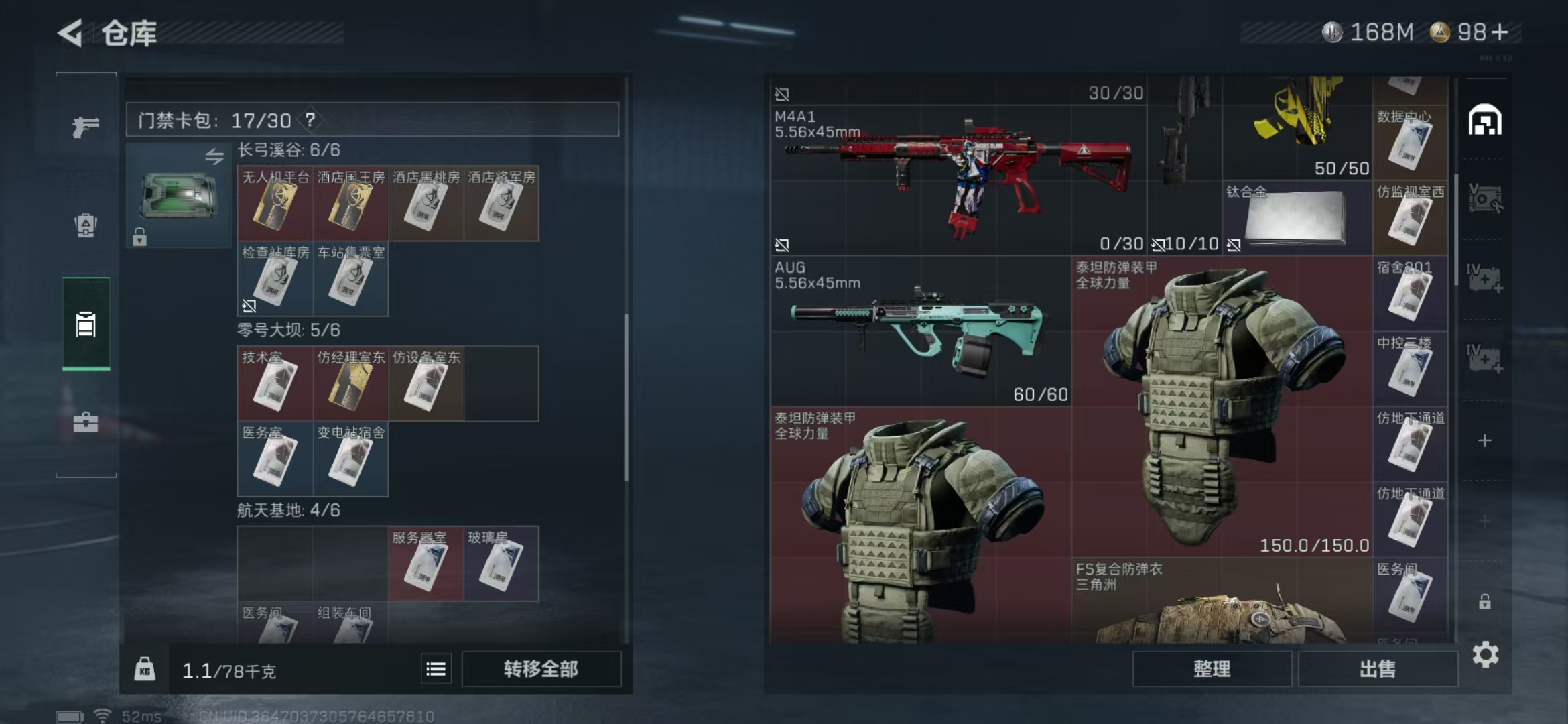Open the 出售 sell option
The width and height of the screenshot is (1568, 724).
coord(1378,668)
